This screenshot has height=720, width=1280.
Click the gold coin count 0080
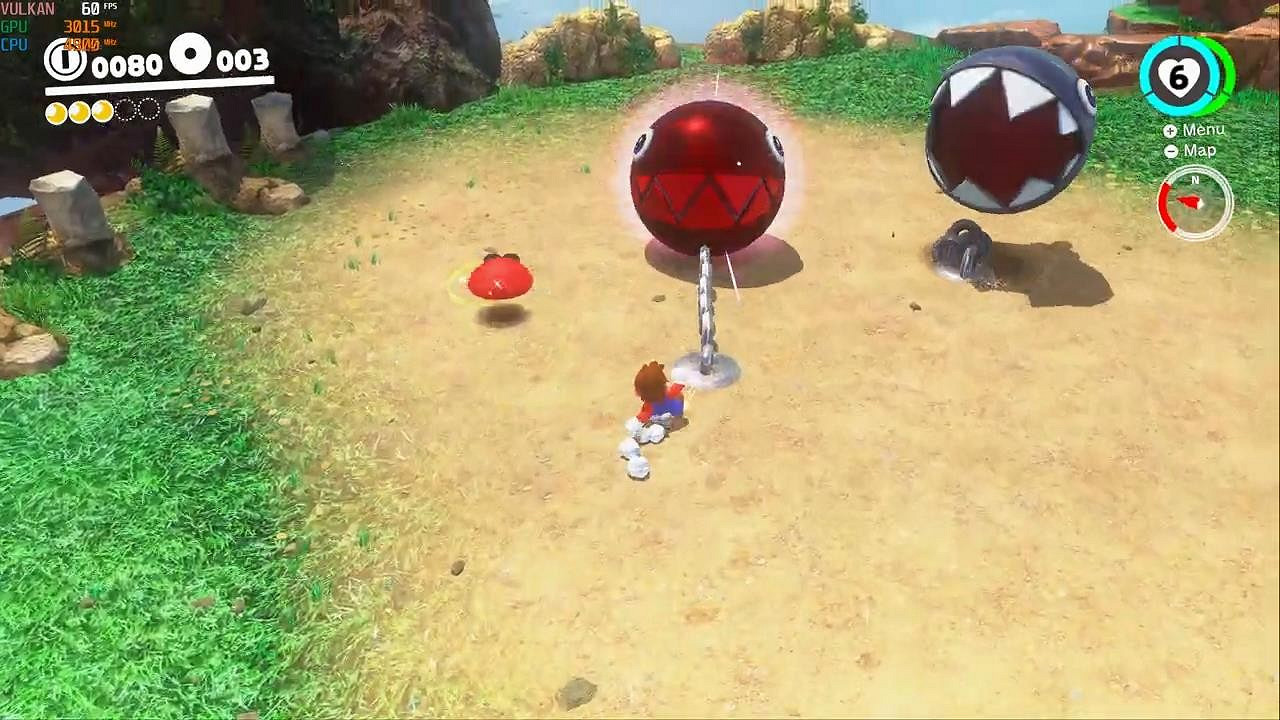pos(130,64)
